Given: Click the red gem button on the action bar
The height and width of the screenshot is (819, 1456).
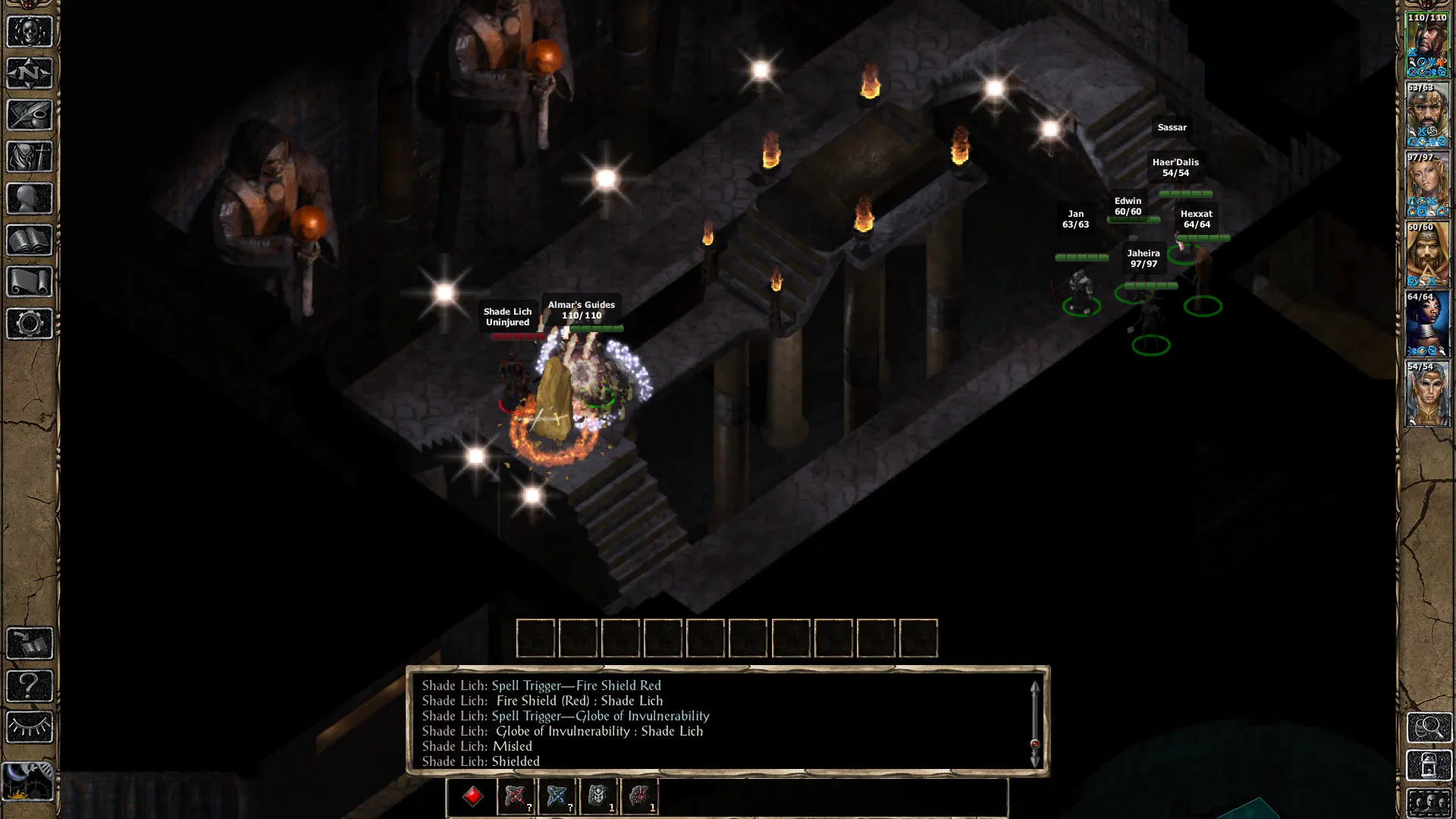Looking at the screenshot, I should coord(473,796).
